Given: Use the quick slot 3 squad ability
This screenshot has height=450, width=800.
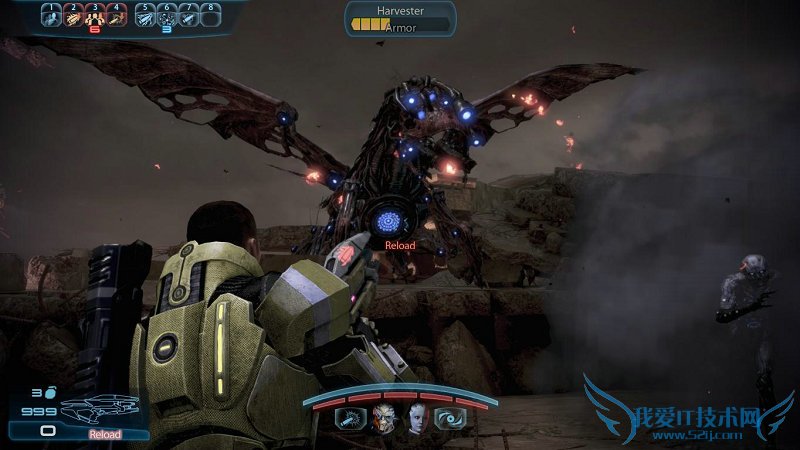Looking at the screenshot, I should click(x=94, y=15).
